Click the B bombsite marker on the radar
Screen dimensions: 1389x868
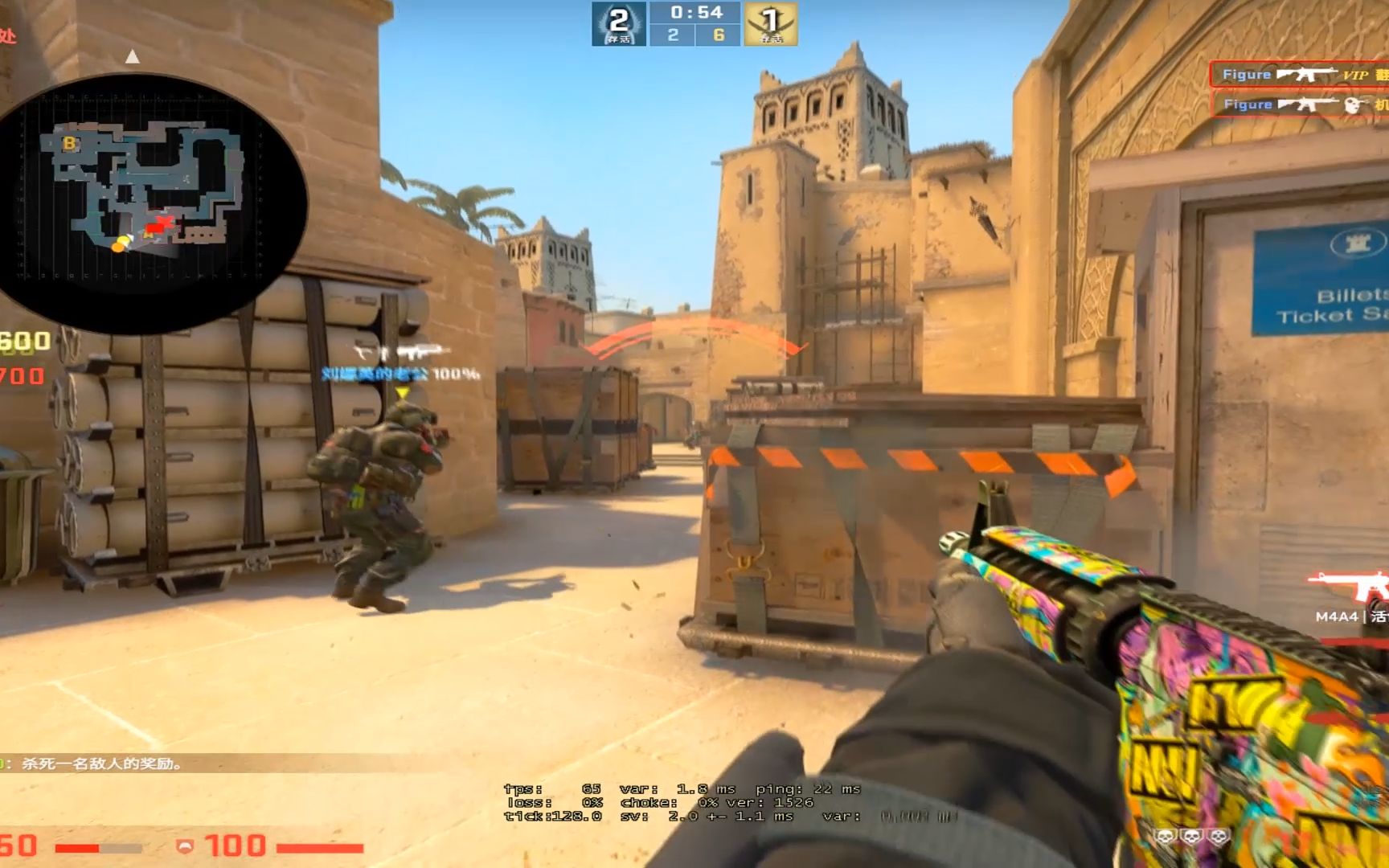point(69,145)
